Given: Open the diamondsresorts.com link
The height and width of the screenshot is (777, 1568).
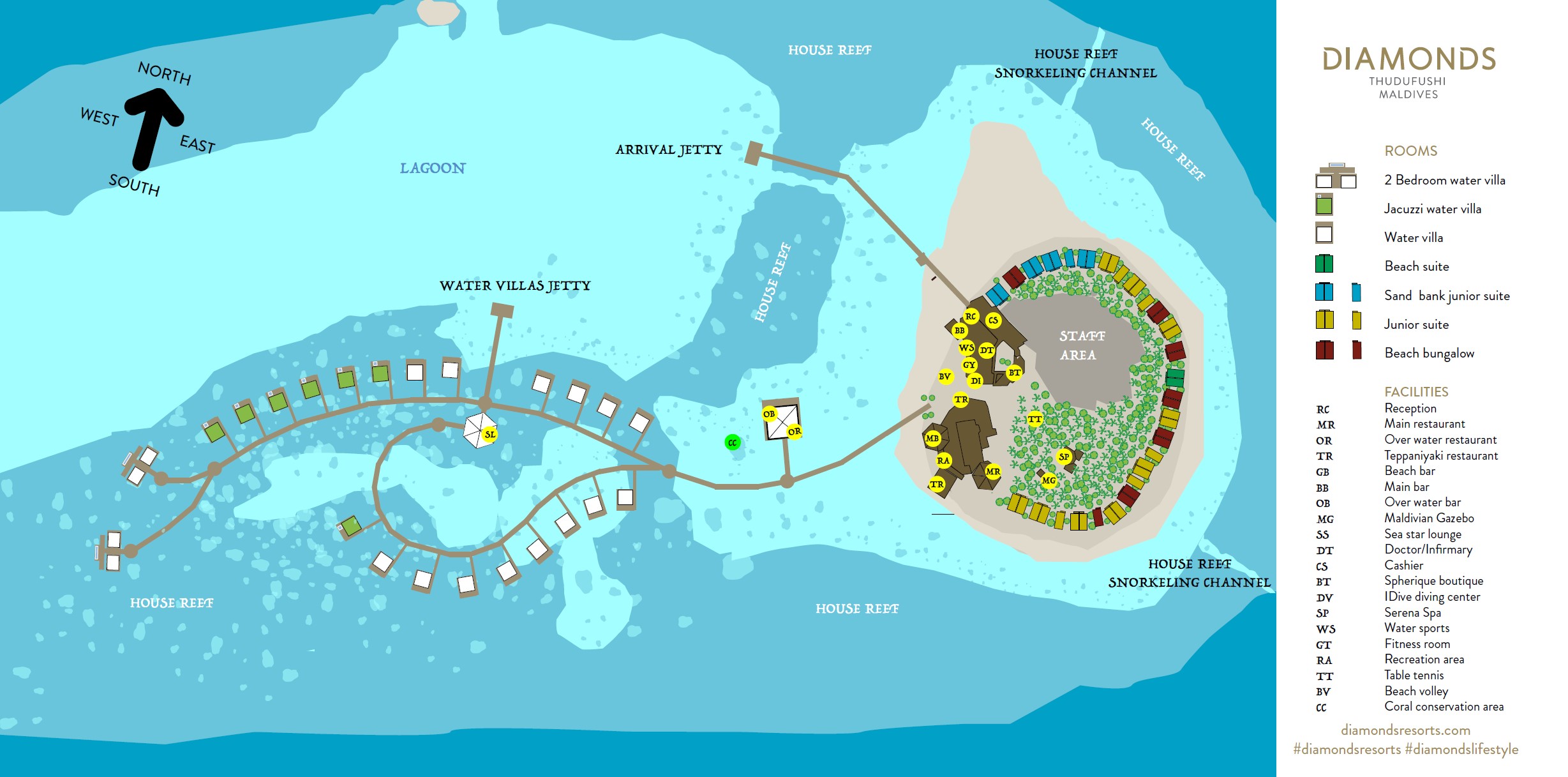Looking at the screenshot, I should (1405, 730).
